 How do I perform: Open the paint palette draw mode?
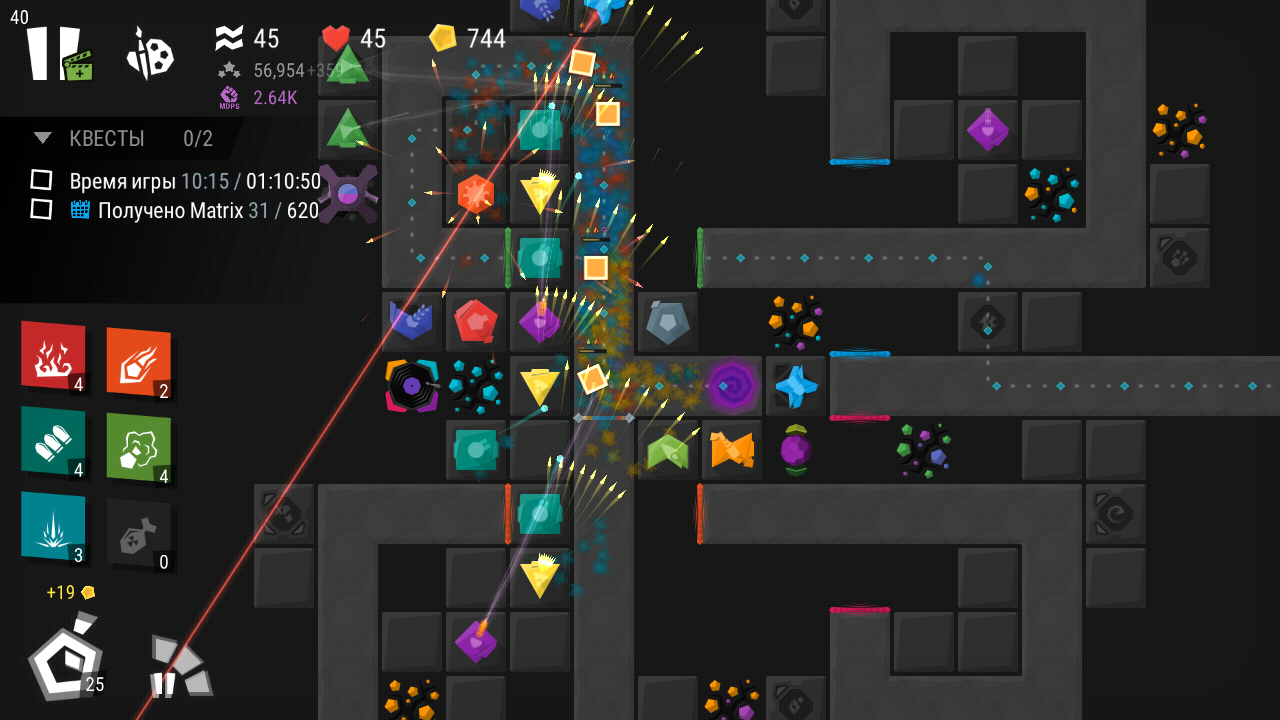[150, 54]
